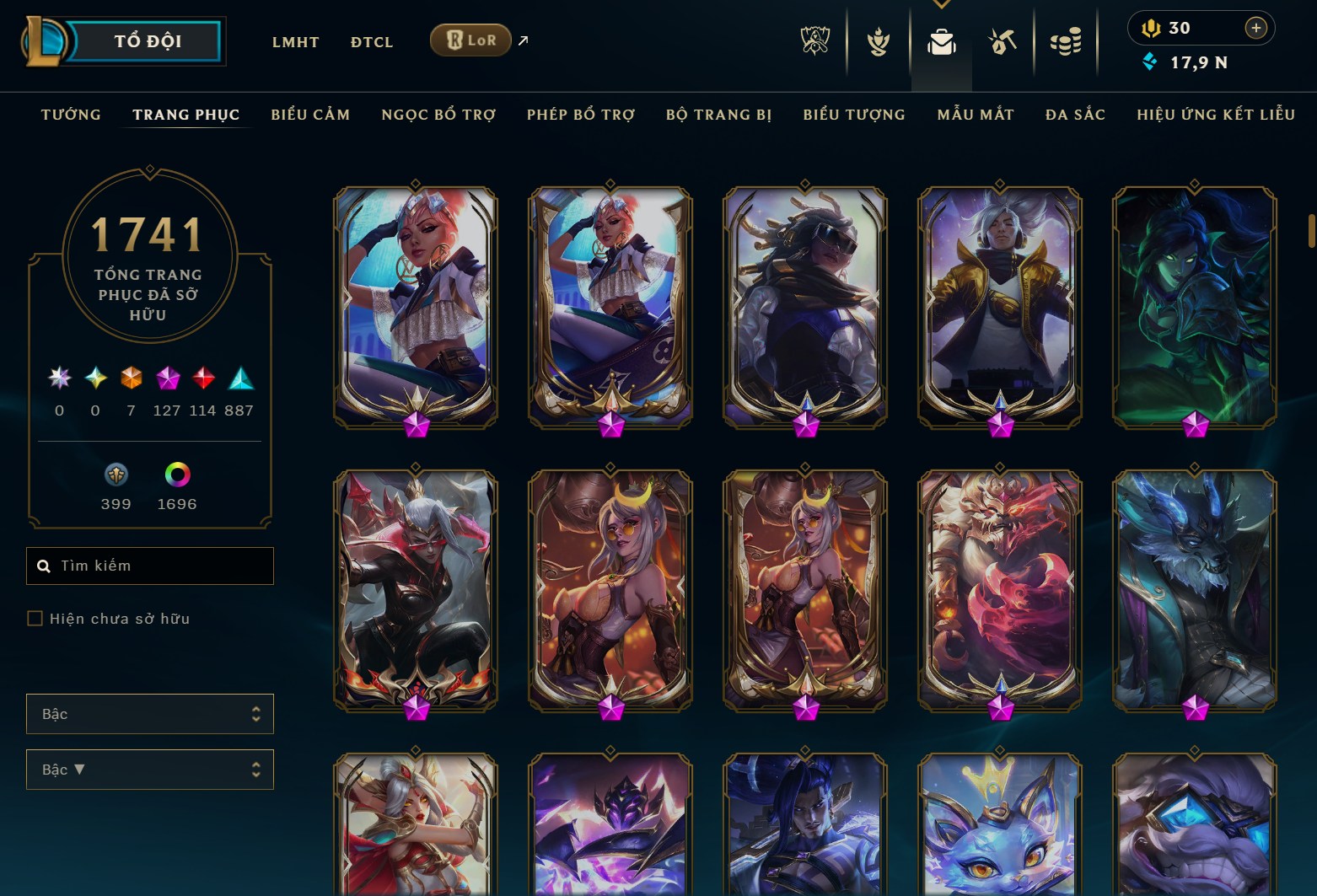Enable the 'Hiện chưa sở hữu' checkbox
The width and height of the screenshot is (1317, 896).
[x=35, y=618]
